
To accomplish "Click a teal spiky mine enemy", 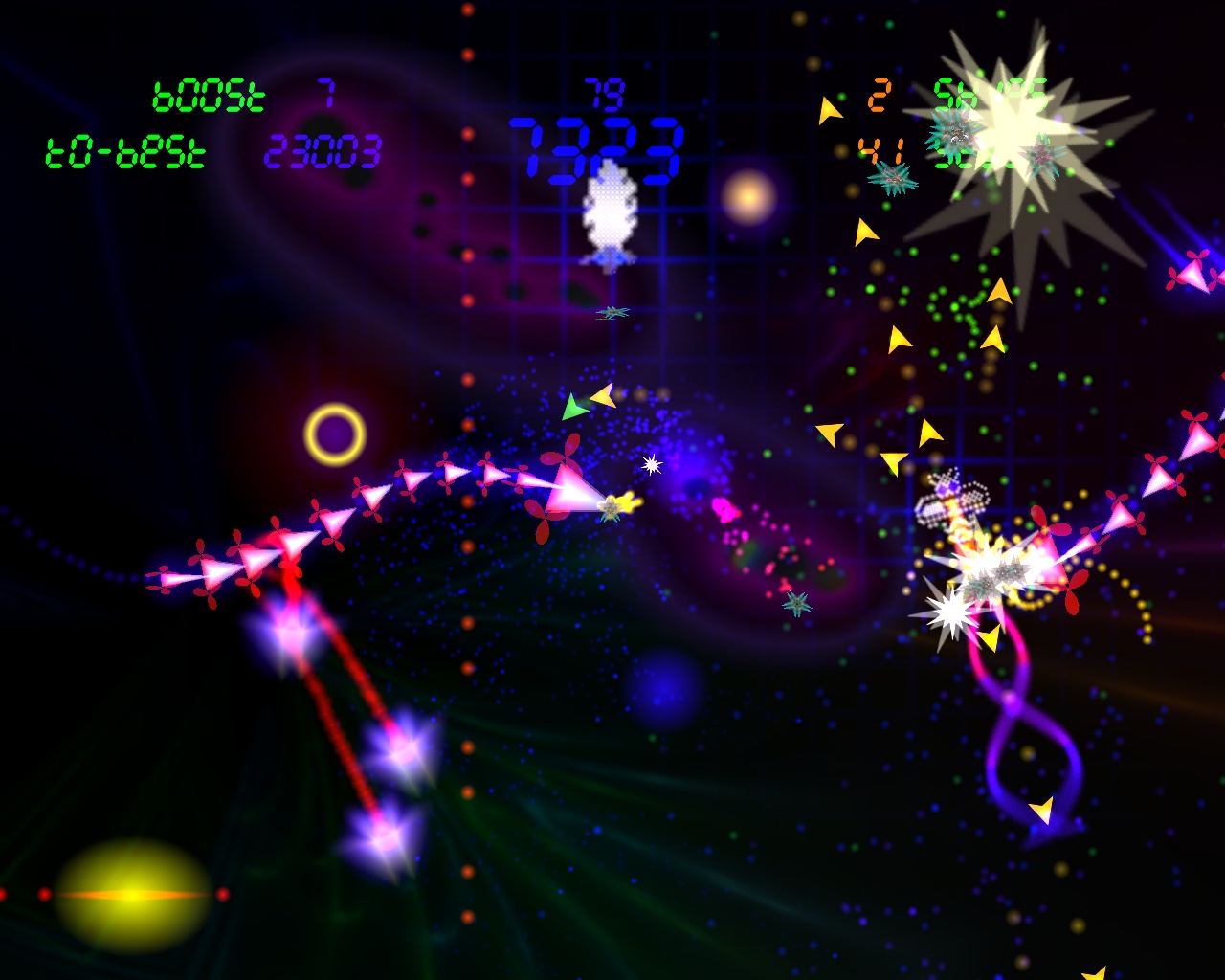I will click(891, 177).
